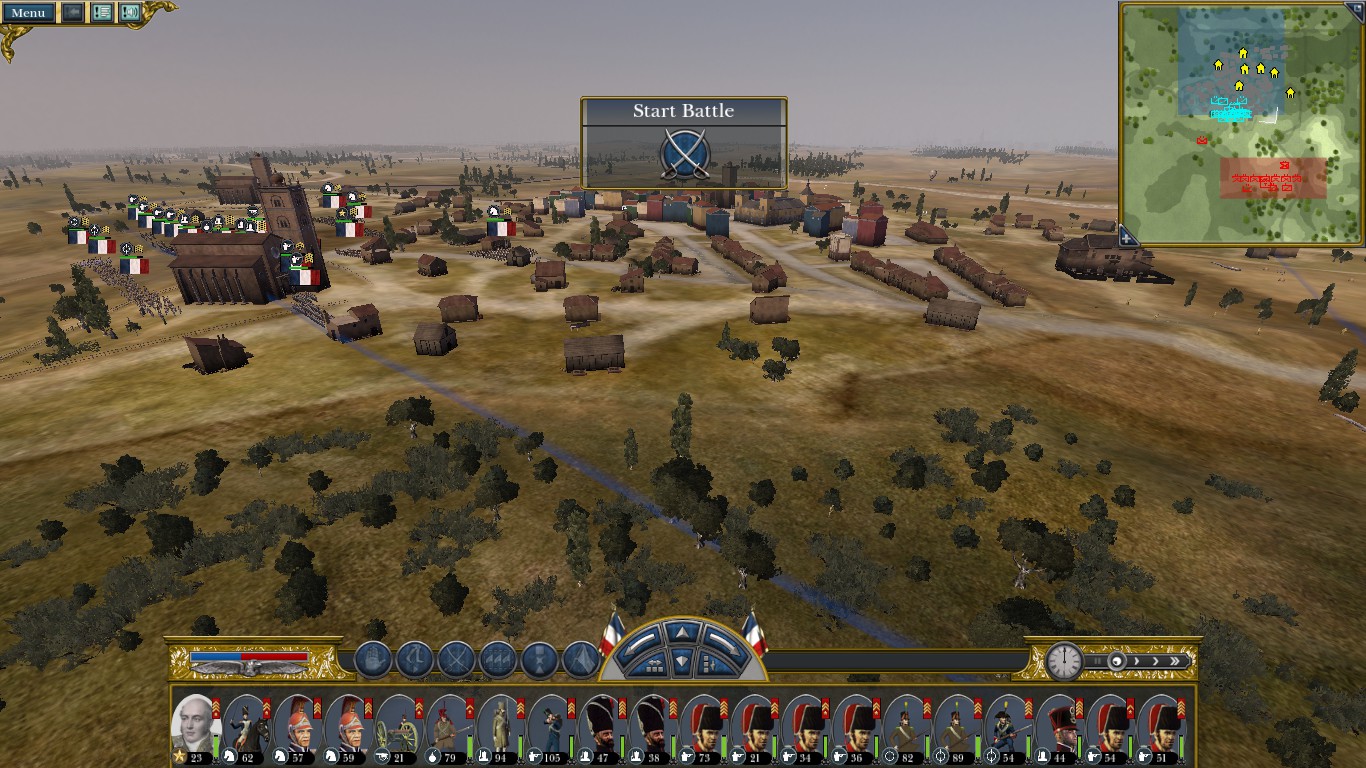Click the forward up-arrow movement button
1366x768 pixels.
(681, 632)
